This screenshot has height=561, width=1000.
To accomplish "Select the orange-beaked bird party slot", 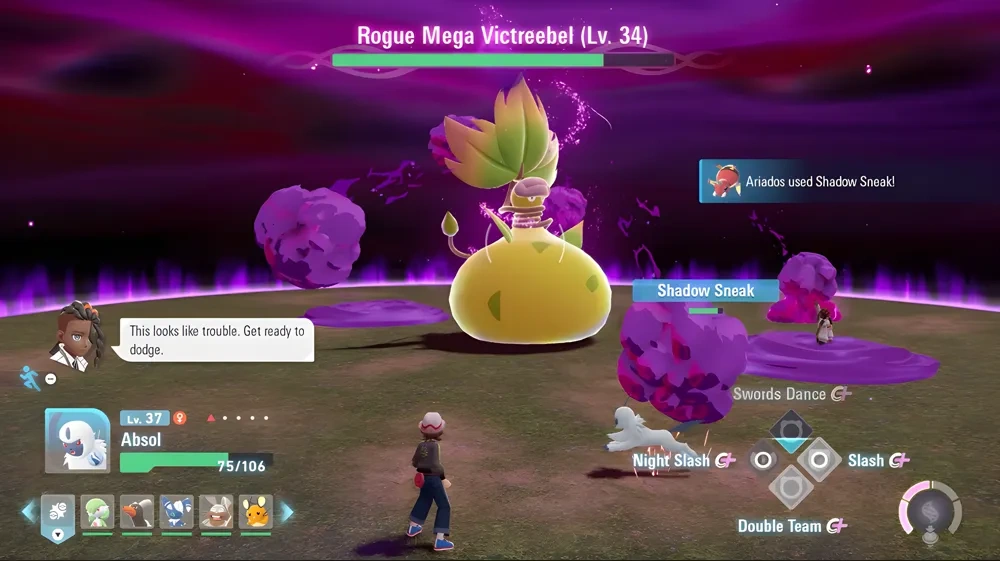I will click(x=137, y=512).
